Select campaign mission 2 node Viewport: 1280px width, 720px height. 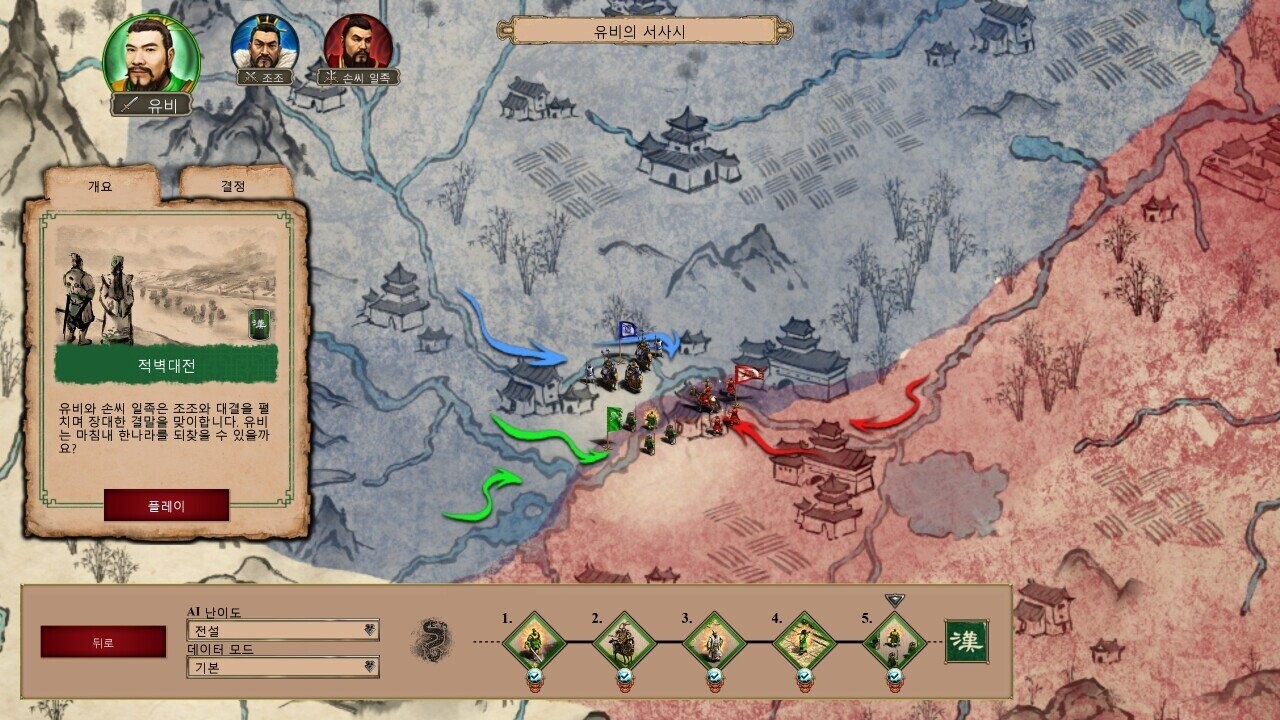624,640
